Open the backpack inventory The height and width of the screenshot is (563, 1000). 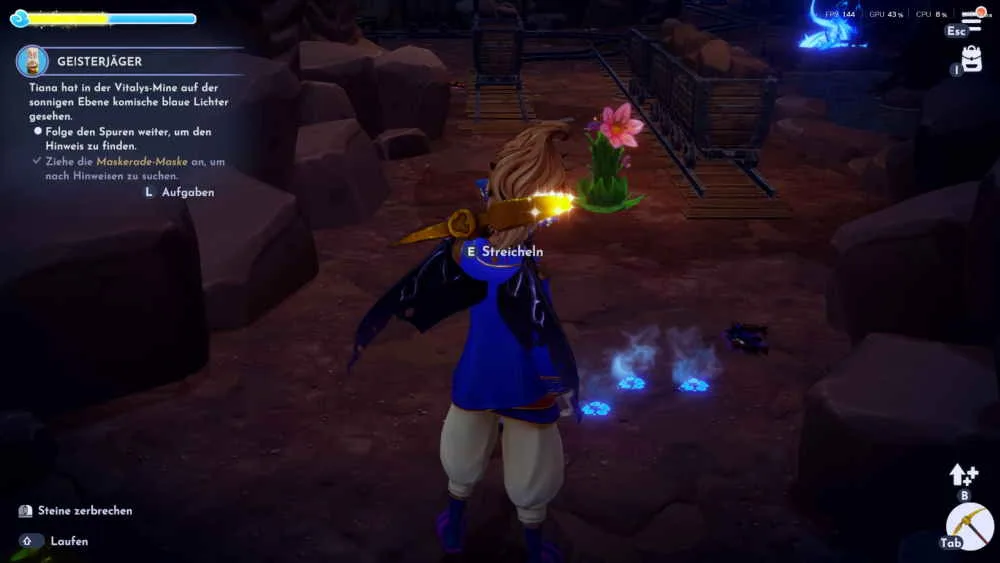pyautogui.click(x=970, y=59)
